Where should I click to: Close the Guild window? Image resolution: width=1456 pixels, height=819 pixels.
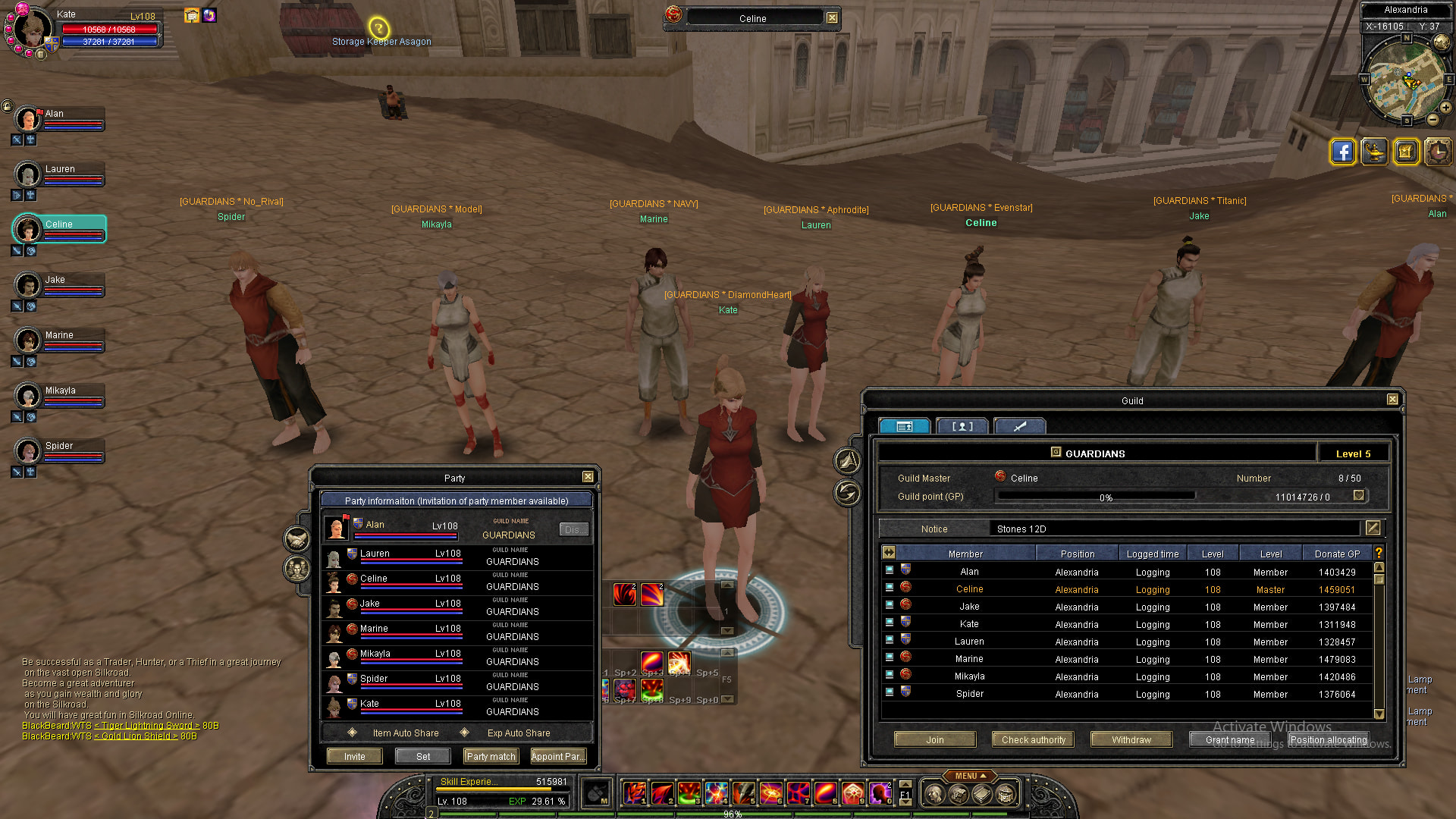[x=1392, y=400]
